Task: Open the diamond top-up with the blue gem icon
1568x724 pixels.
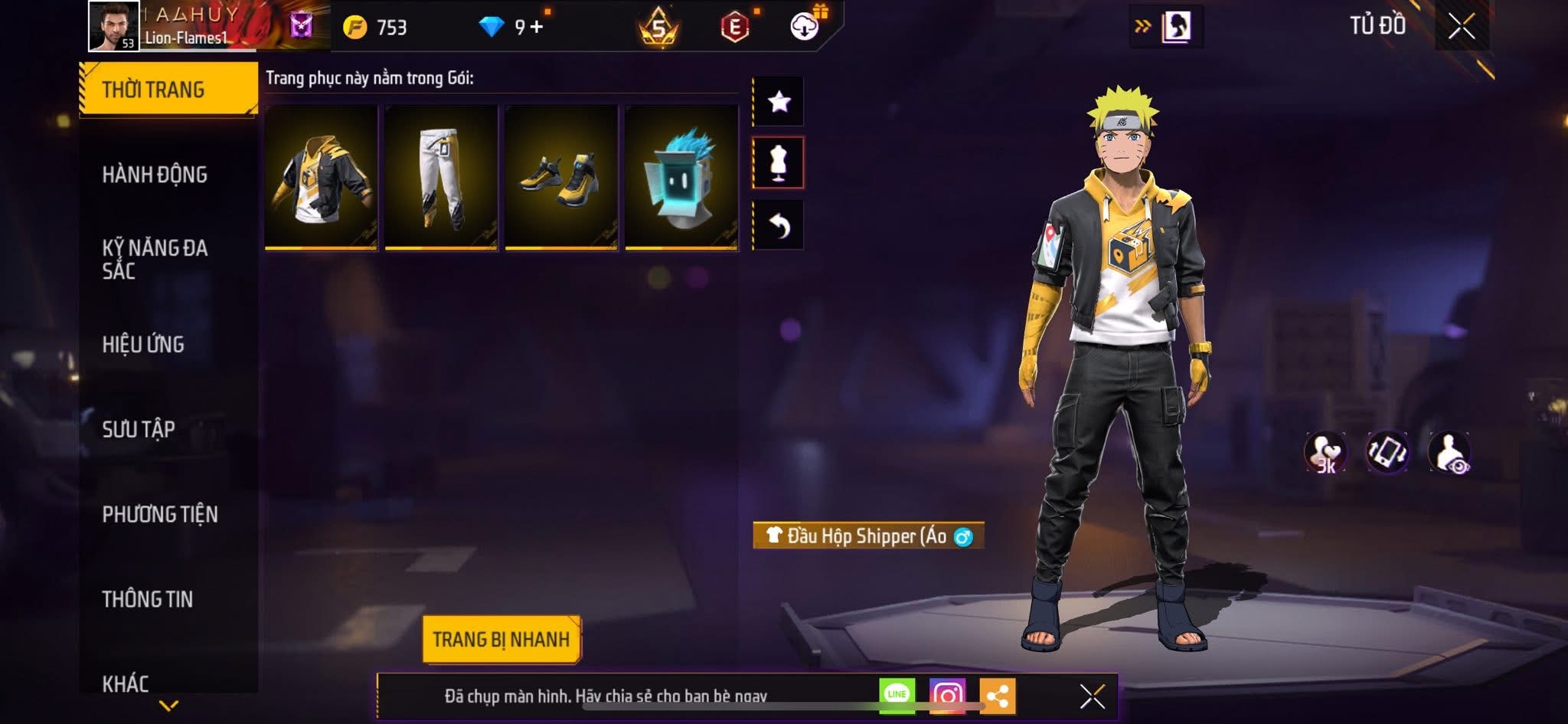Action: pos(490,25)
